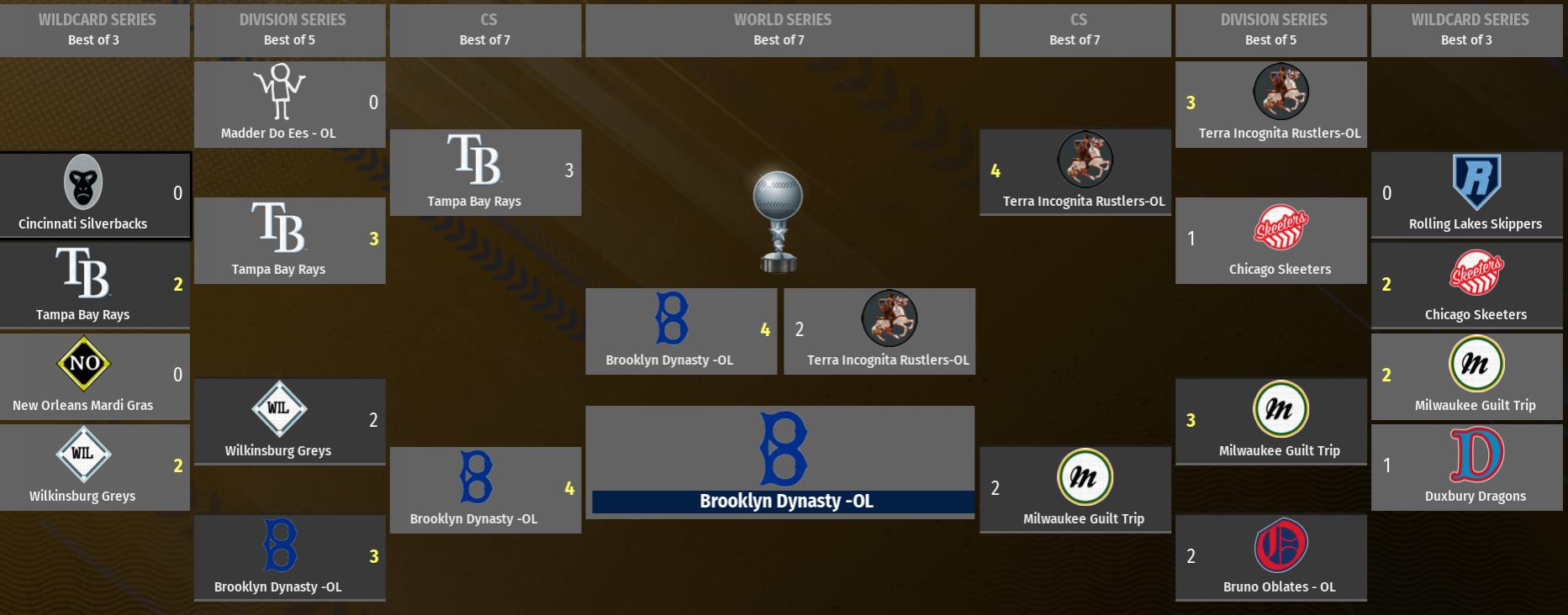Open Wilkinsburg Greys in the Wildcard Series
Image resolution: width=1568 pixels, height=615 pixels.
95,468
